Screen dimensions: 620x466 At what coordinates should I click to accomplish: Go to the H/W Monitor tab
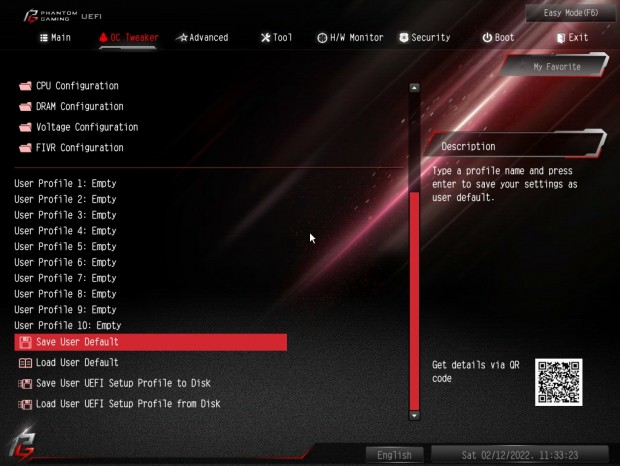(x=350, y=37)
